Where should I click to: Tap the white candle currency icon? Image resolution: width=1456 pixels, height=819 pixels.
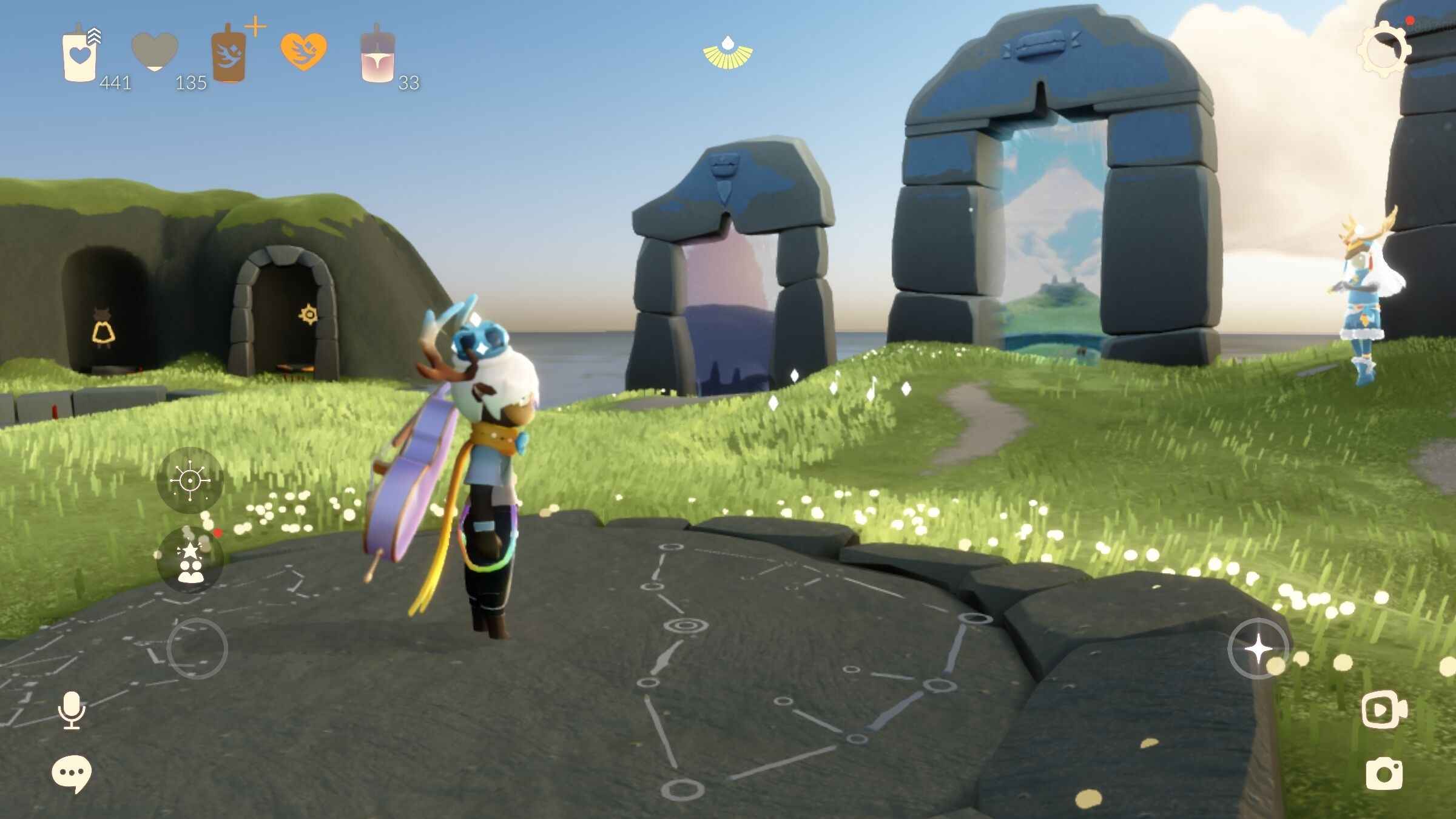(x=80, y=55)
